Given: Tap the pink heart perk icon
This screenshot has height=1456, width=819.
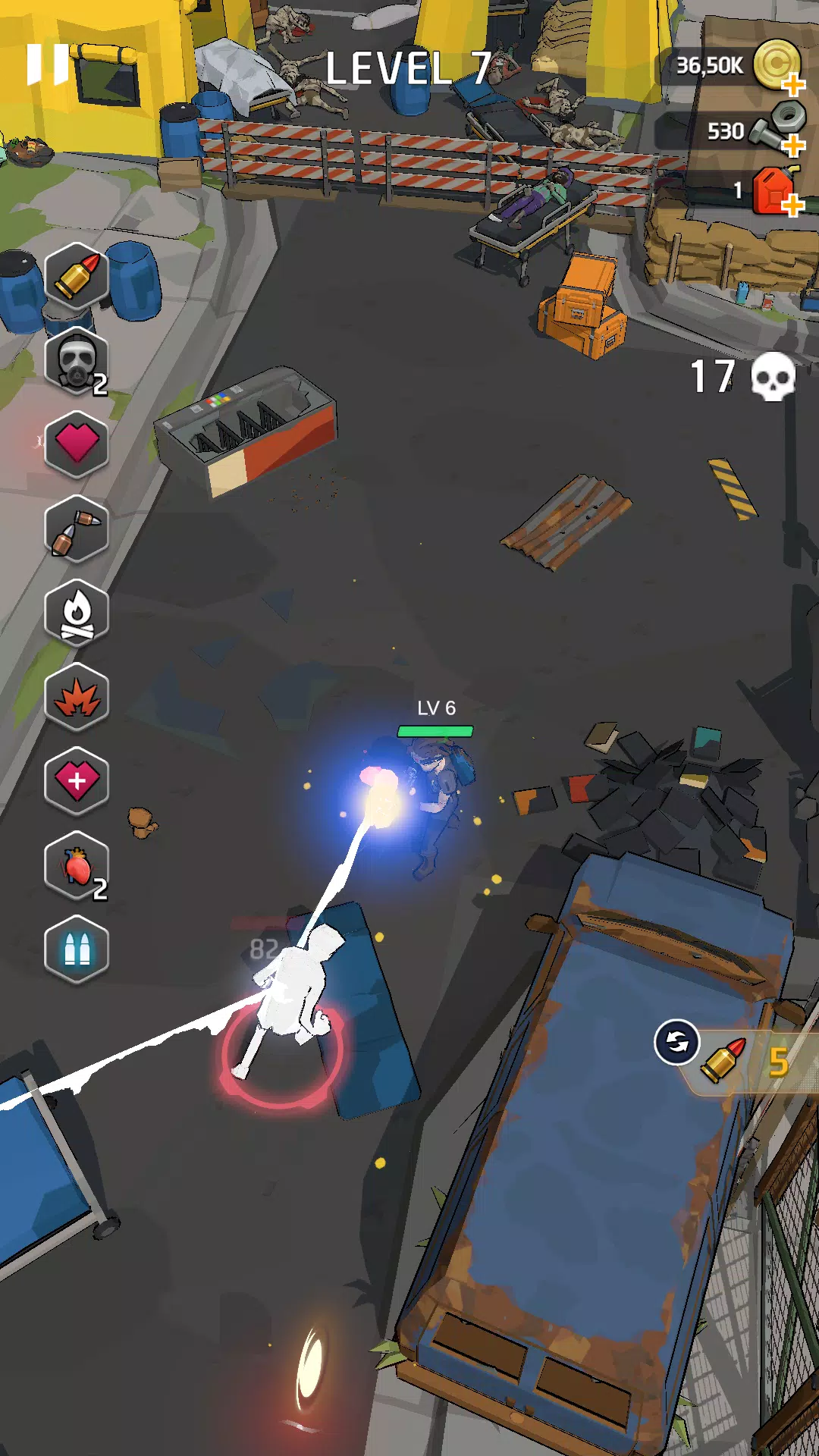Looking at the screenshot, I should click(x=77, y=444).
